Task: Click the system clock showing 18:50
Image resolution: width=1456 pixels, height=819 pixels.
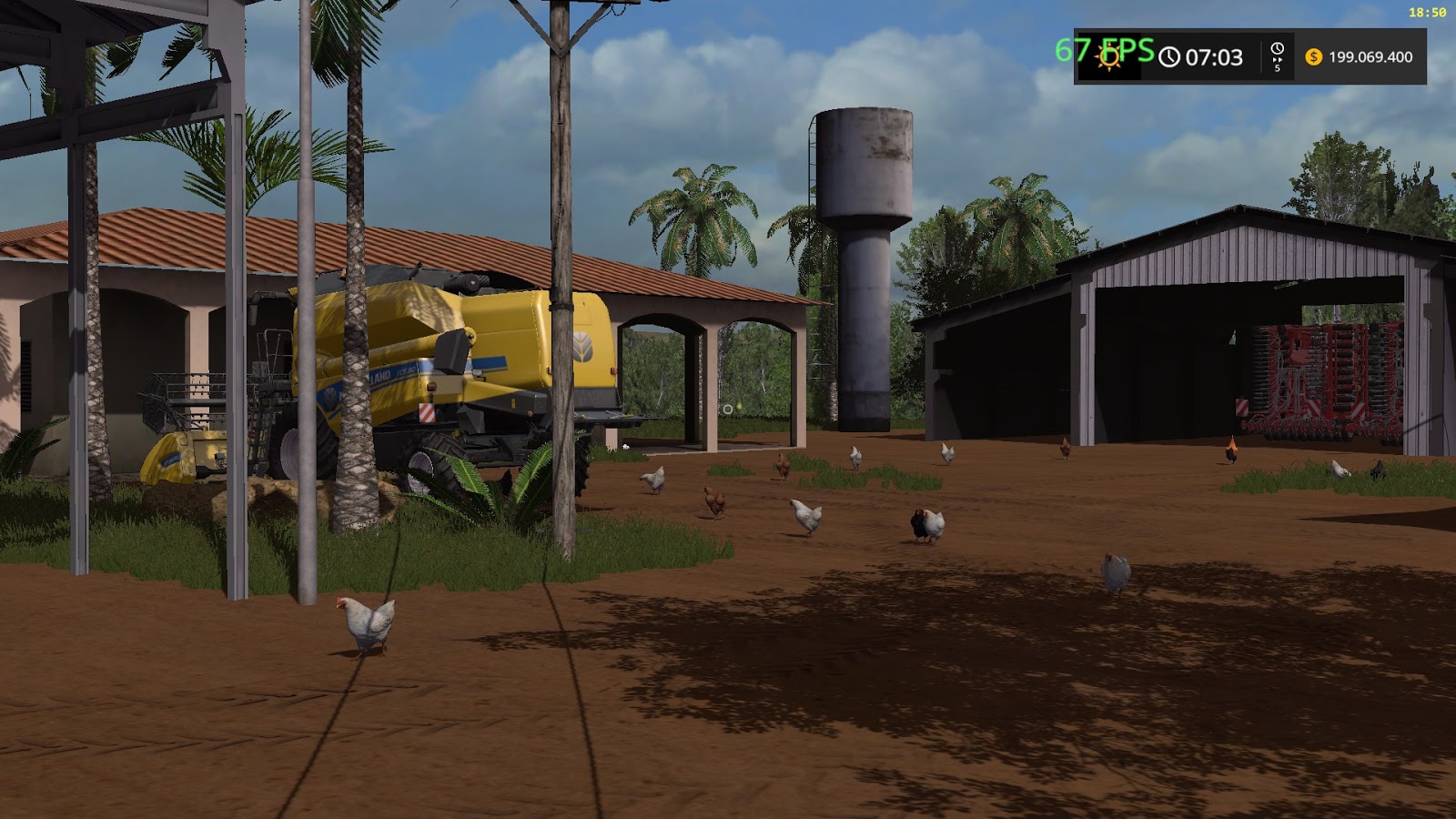Action: point(1426,13)
